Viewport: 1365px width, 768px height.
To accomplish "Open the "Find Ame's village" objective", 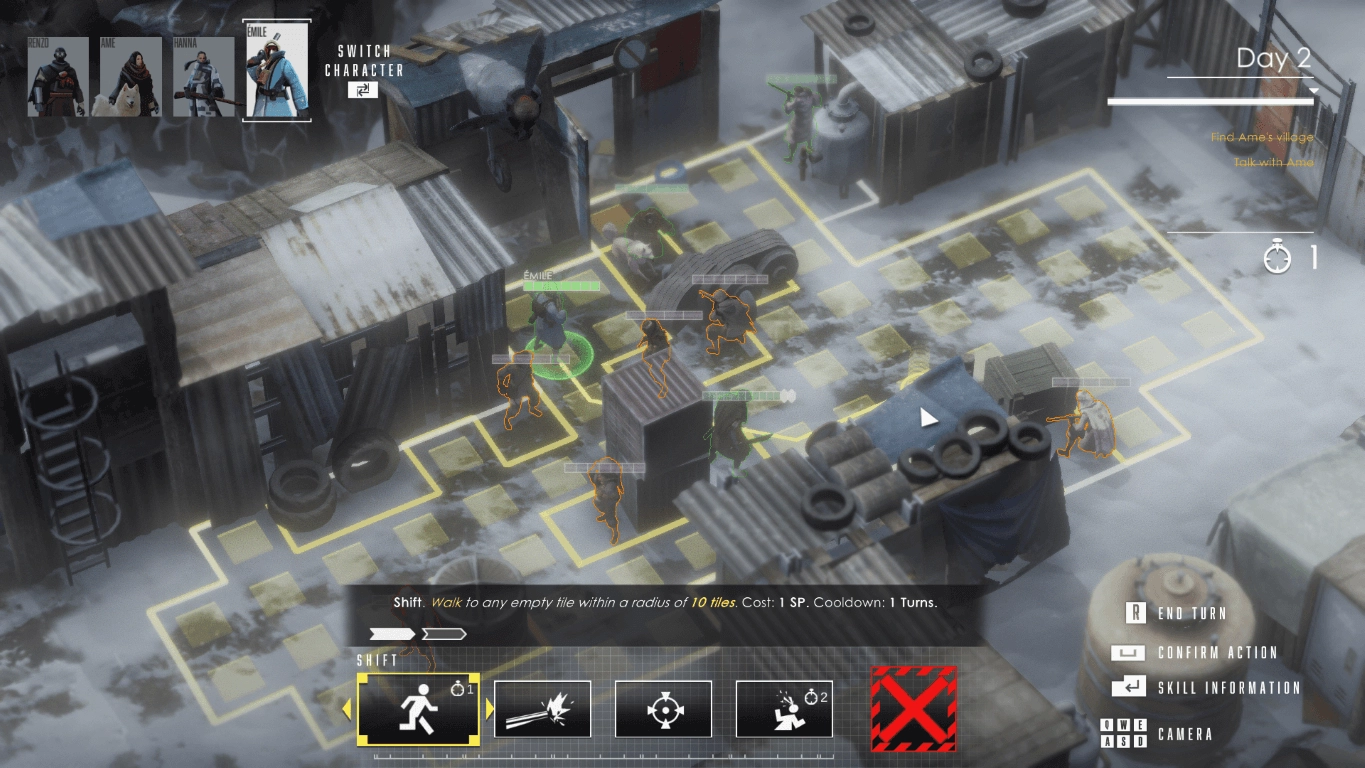I will click(x=1261, y=137).
